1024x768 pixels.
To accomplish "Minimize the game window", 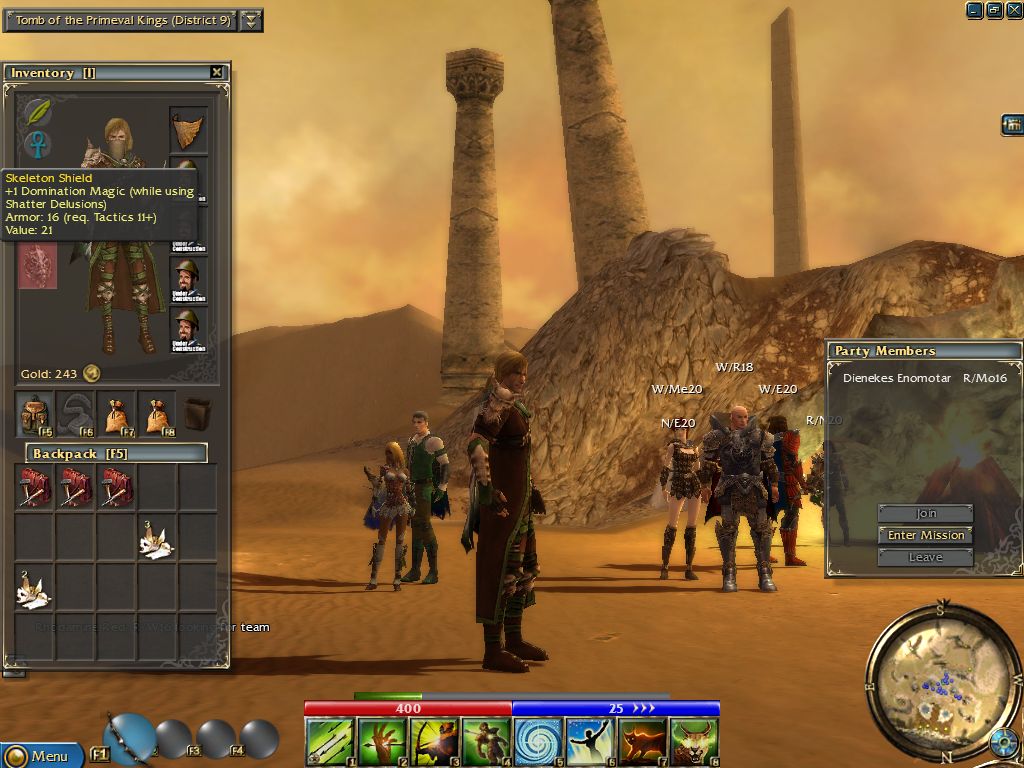I will pyautogui.click(x=975, y=10).
